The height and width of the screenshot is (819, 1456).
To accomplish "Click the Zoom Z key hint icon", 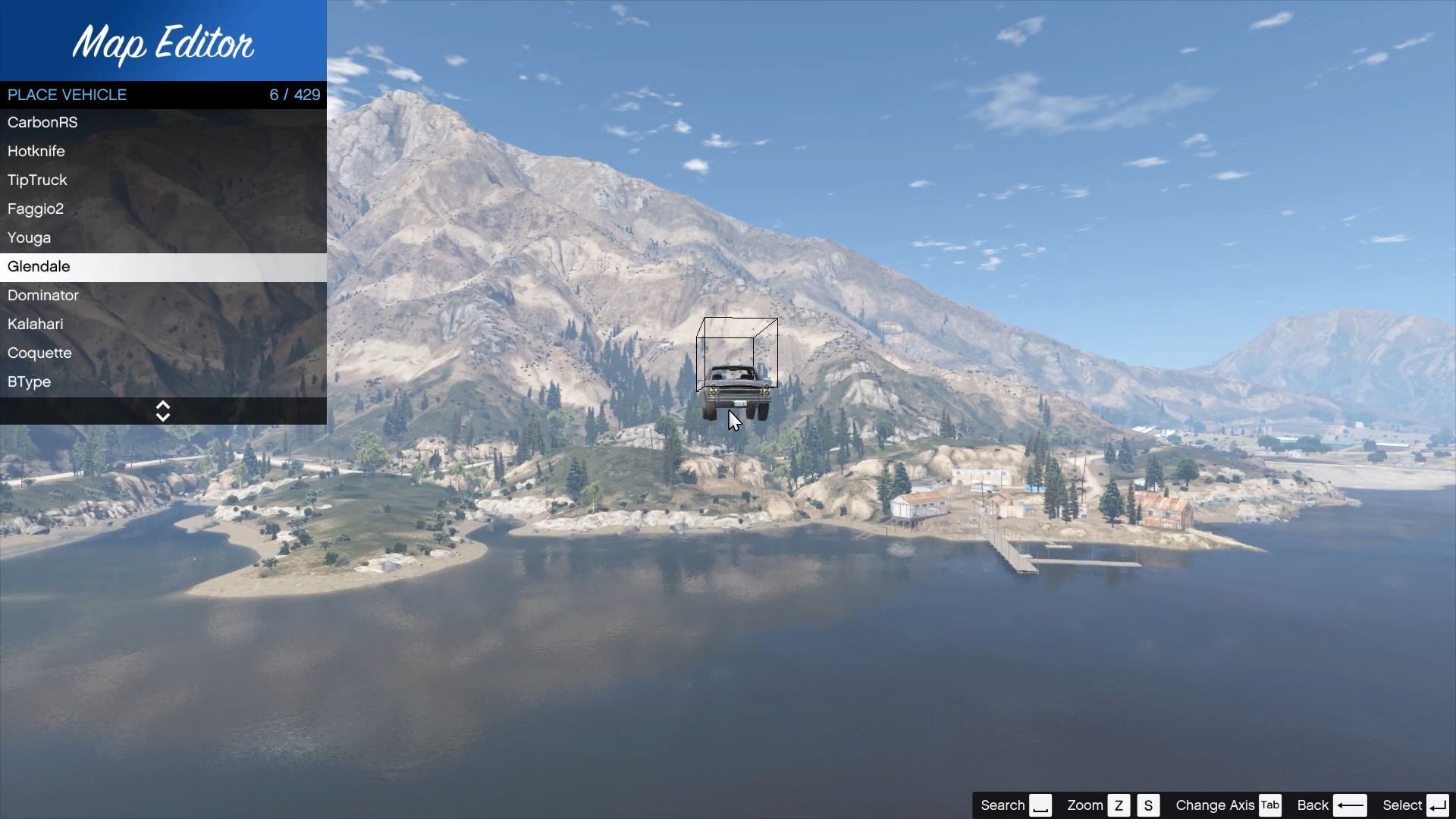I will 1120,805.
